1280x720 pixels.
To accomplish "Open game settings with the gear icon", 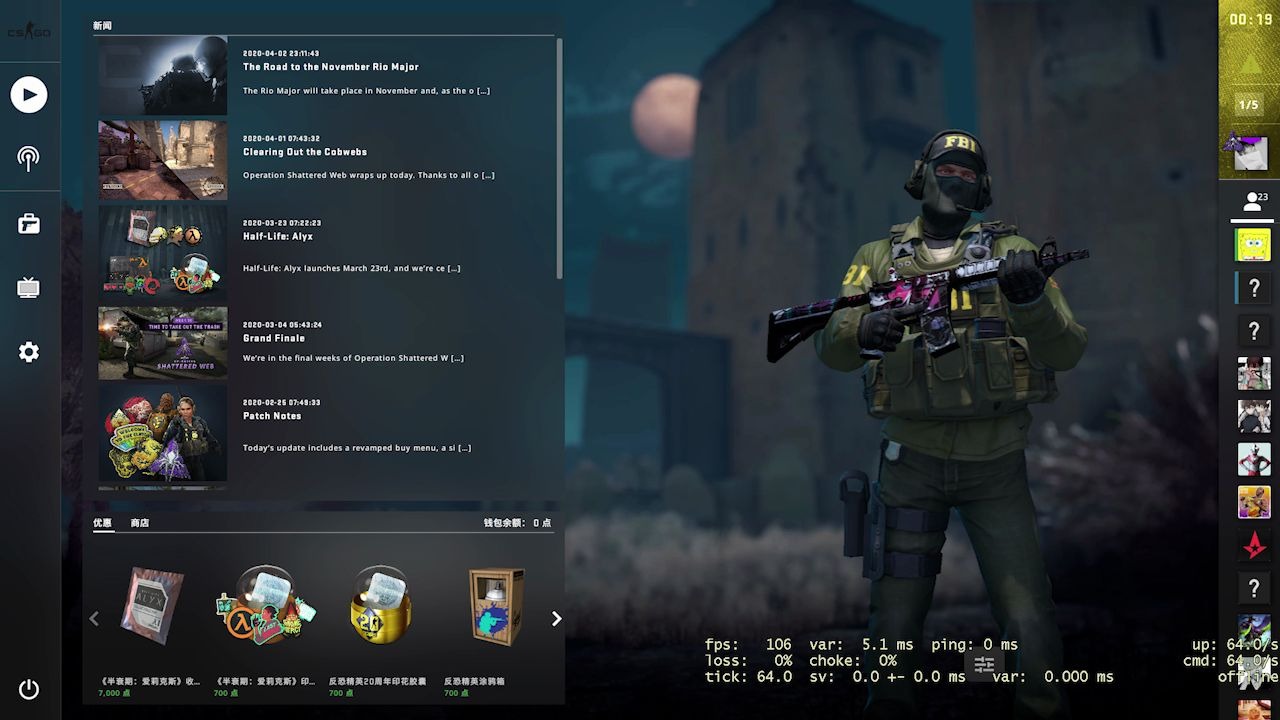I will tap(29, 351).
